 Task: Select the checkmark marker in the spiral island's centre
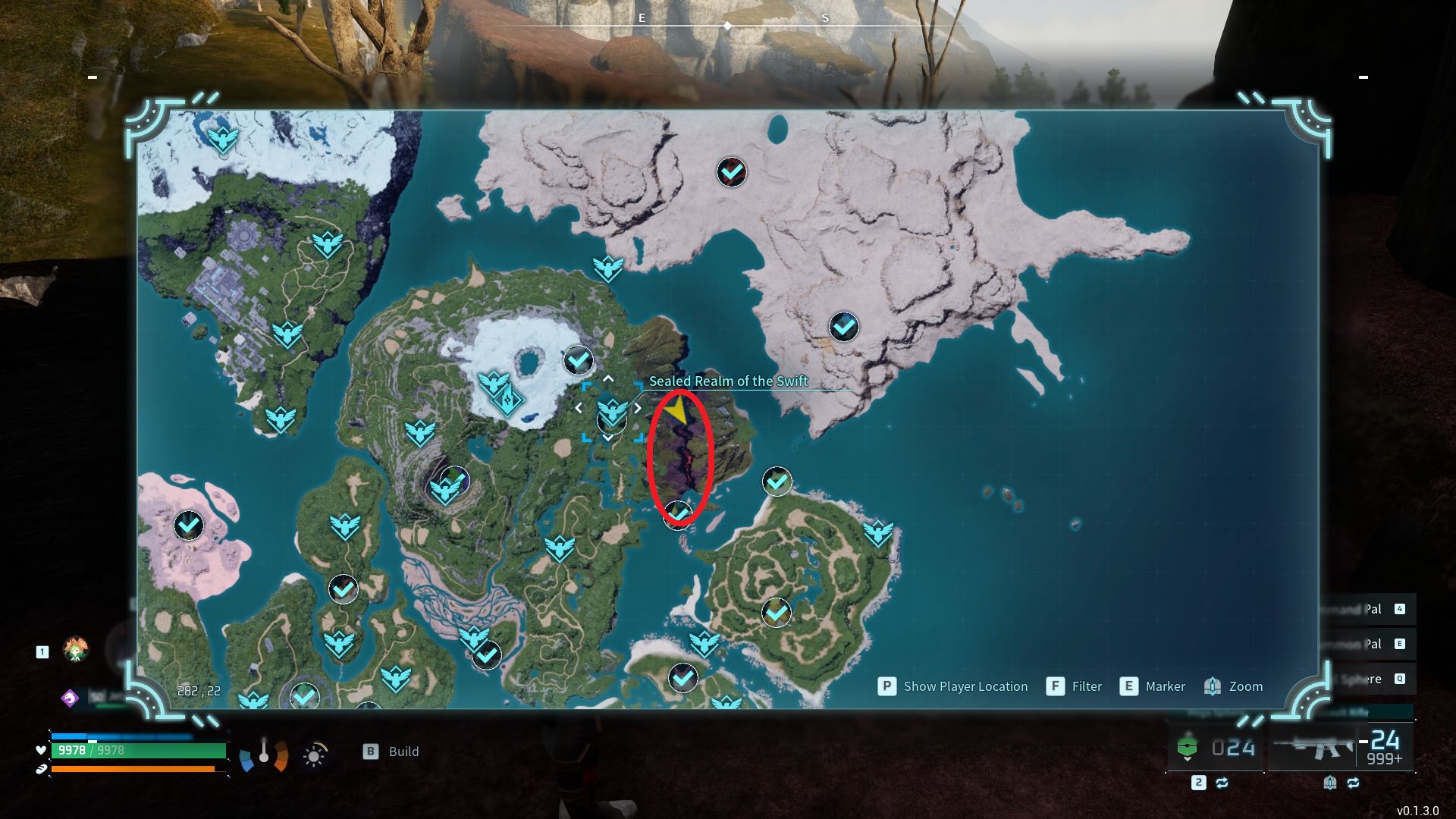776,612
